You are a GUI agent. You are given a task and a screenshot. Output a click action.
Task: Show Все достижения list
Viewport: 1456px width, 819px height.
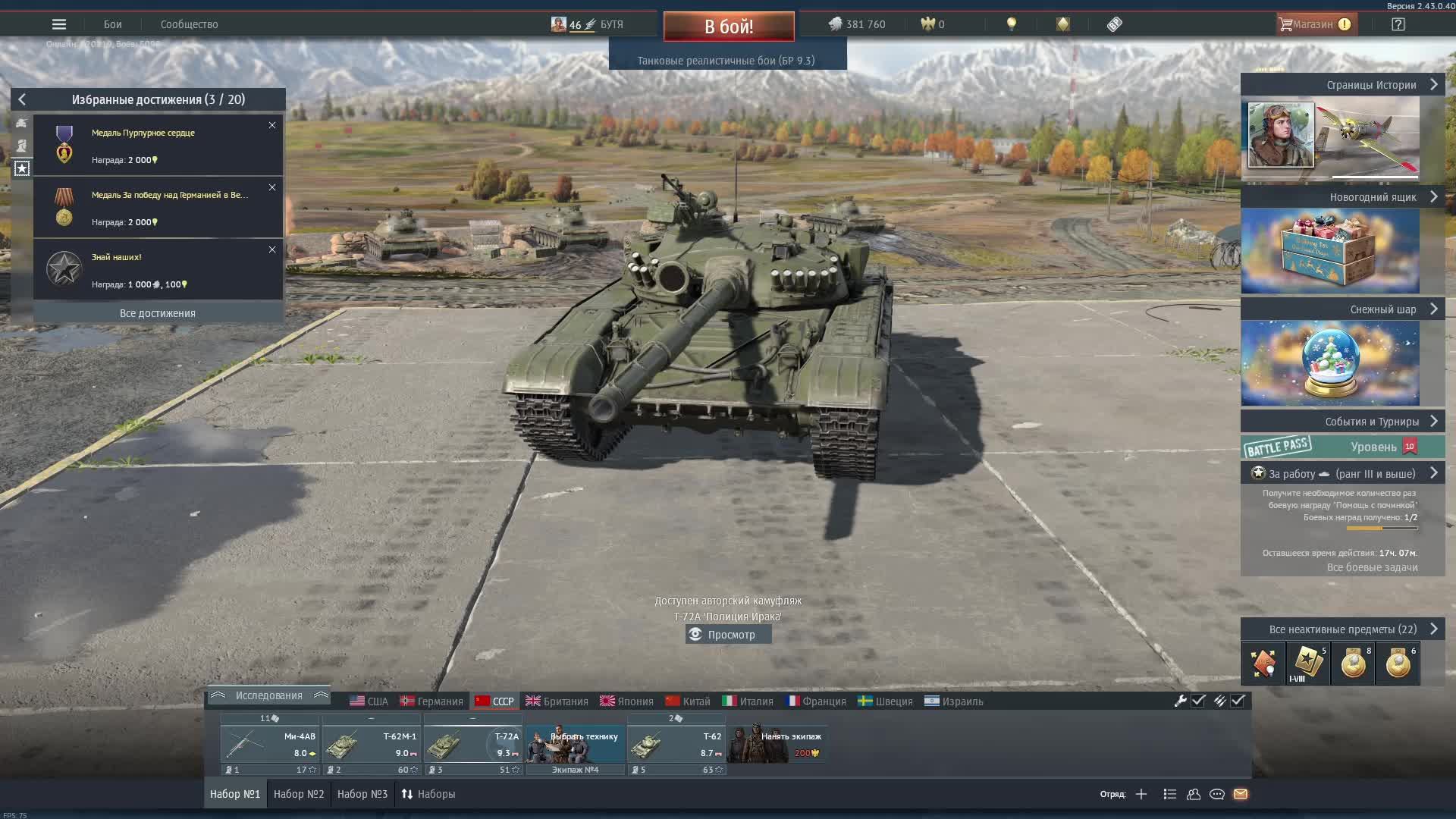click(x=158, y=313)
